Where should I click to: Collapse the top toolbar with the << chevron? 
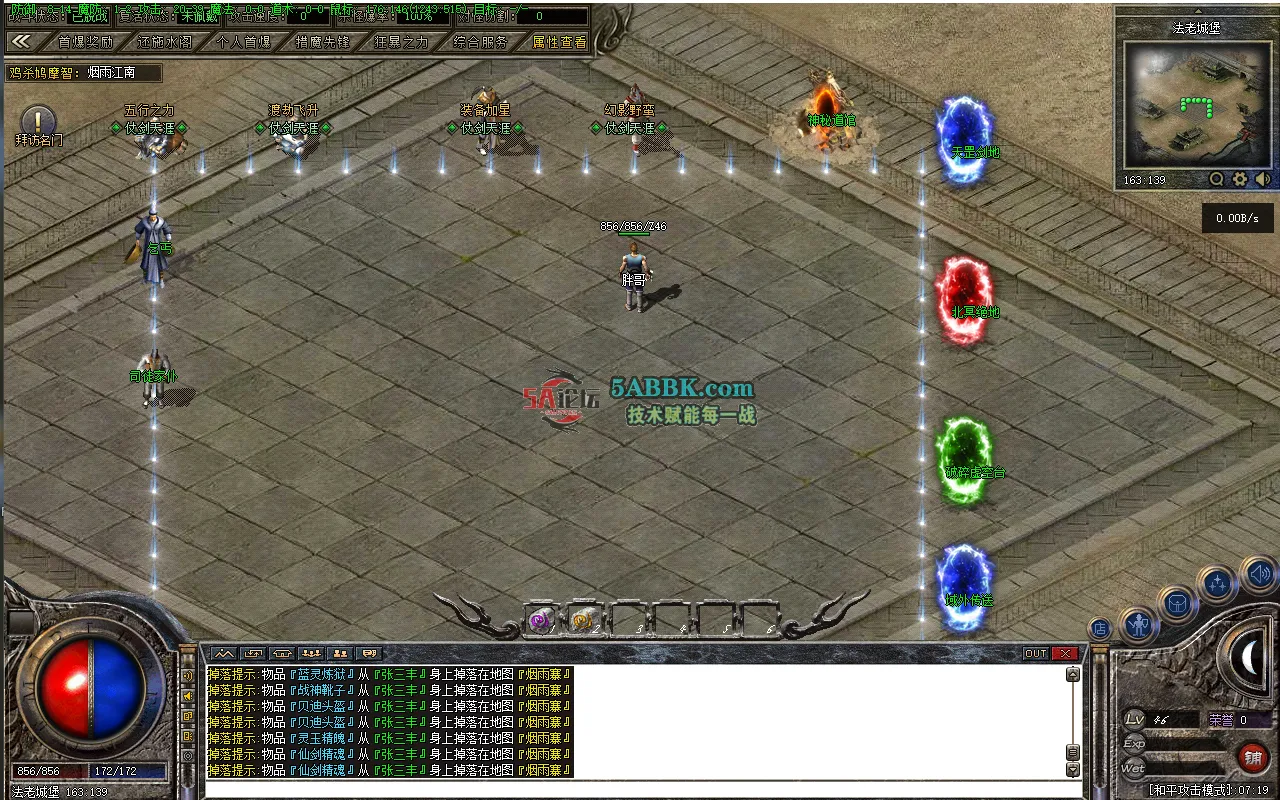[x=22, y=42]
